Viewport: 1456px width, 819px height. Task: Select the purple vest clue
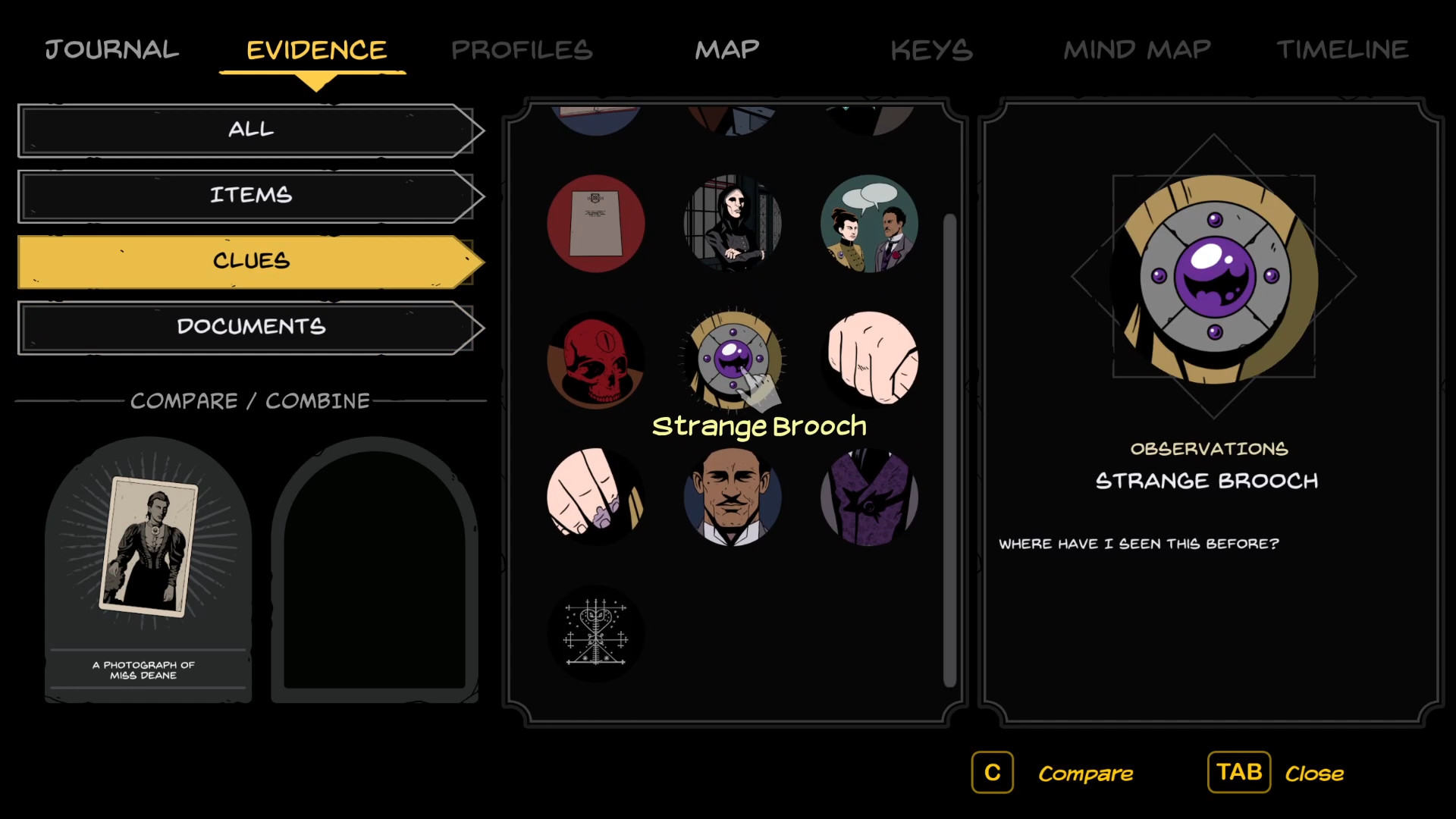870,497
